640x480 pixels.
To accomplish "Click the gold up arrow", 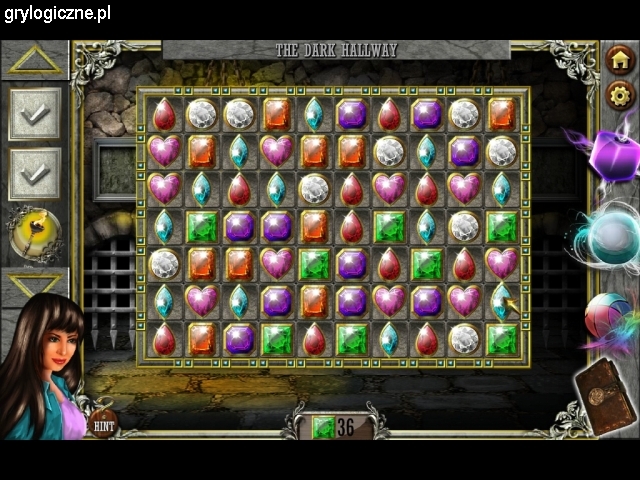I will tap(35, 59).
